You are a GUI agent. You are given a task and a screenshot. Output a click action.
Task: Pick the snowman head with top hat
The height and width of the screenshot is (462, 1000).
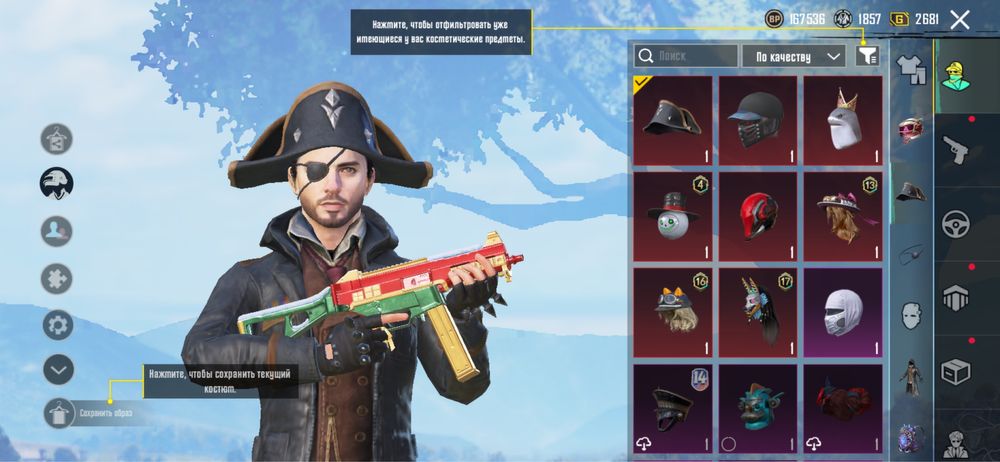click(x=673, y=215)
